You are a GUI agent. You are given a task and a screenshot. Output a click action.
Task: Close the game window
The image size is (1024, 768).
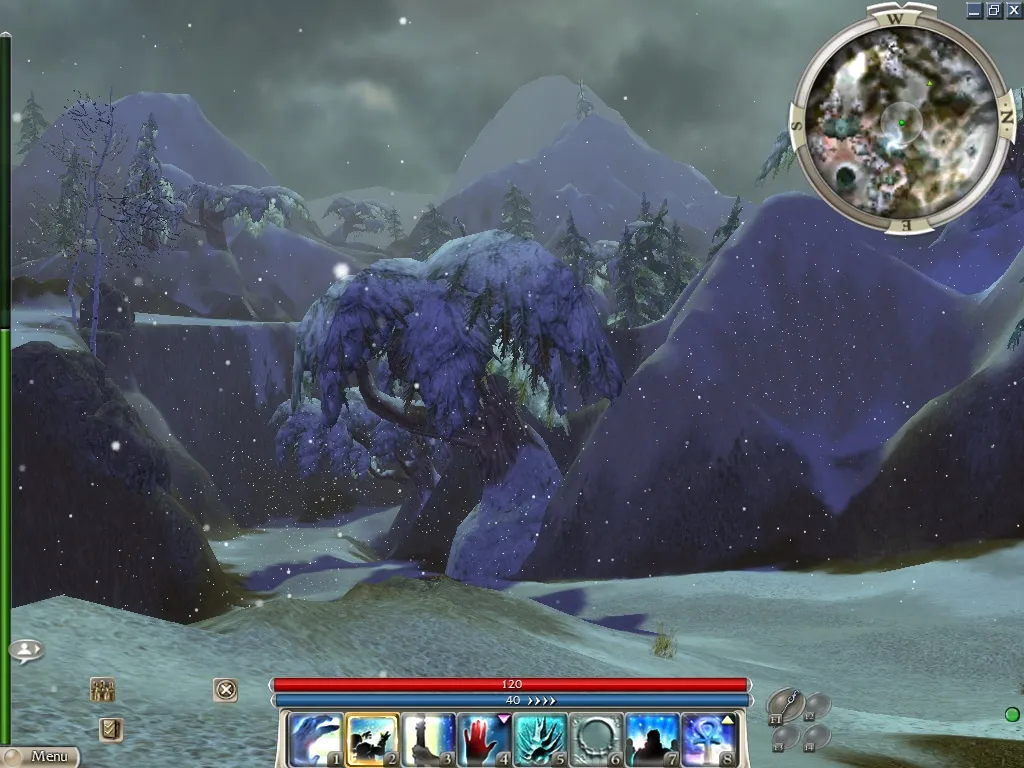pyautogui.click(x=1013, y=10)
